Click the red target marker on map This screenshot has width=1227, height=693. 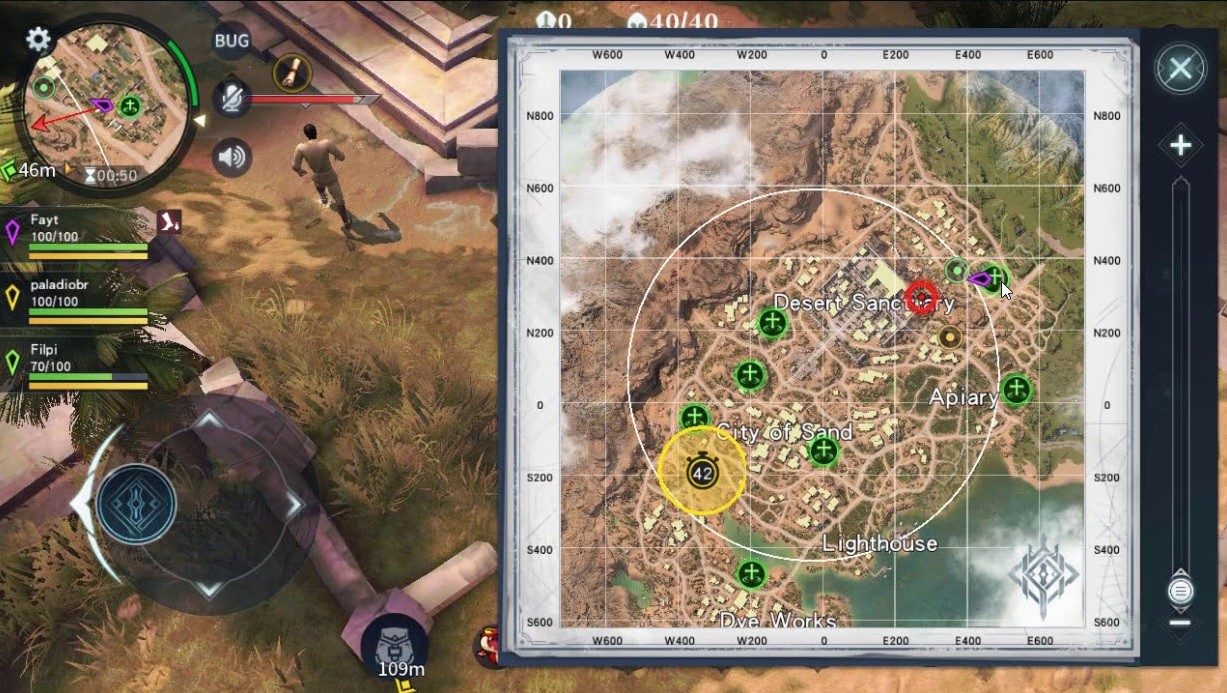[922, 297]
